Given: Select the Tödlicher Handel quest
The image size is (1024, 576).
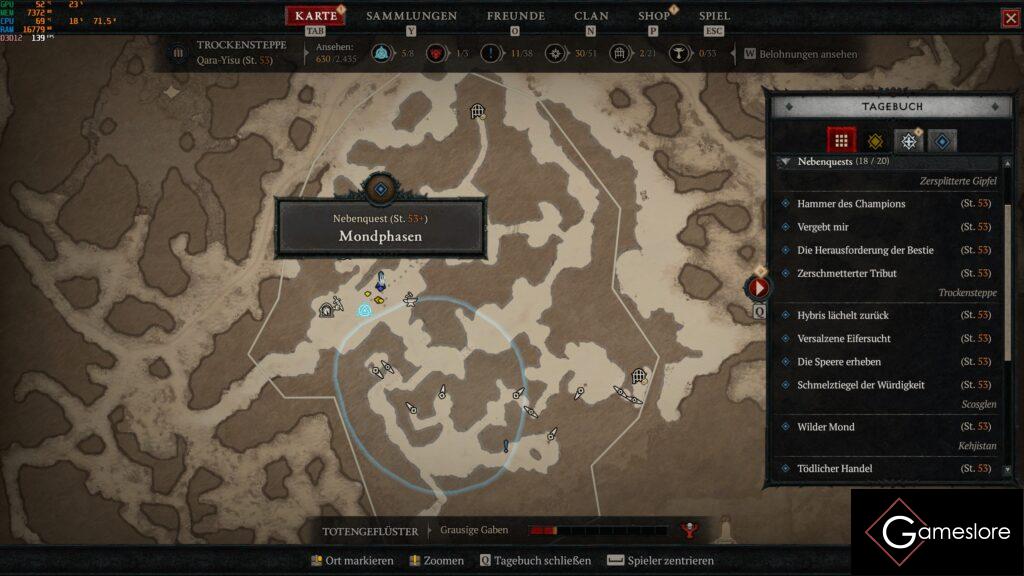Looking at the screenshot, I should click(x=834, y=469).
